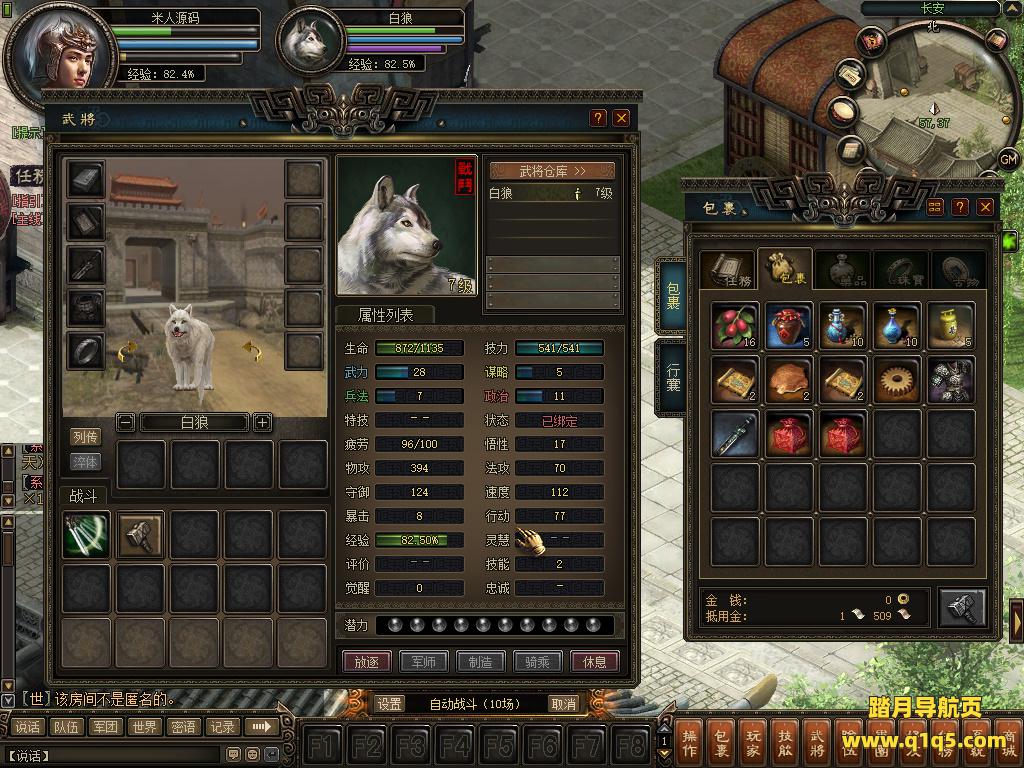The height and width of the screenshot is (768, 1024).
Task: Switch to the 任务 quest items tab
Action: (x=727, y=270)
